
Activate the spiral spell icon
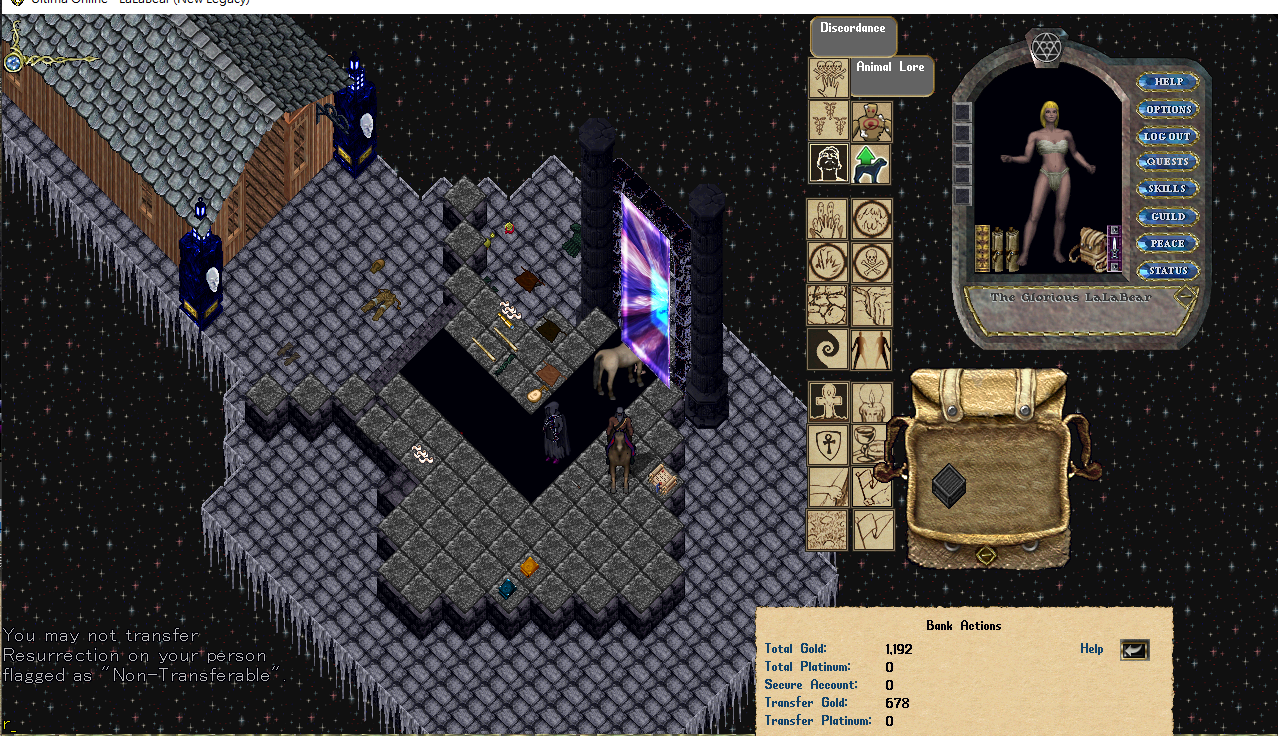pyautogui.click(x=827, y=349)
